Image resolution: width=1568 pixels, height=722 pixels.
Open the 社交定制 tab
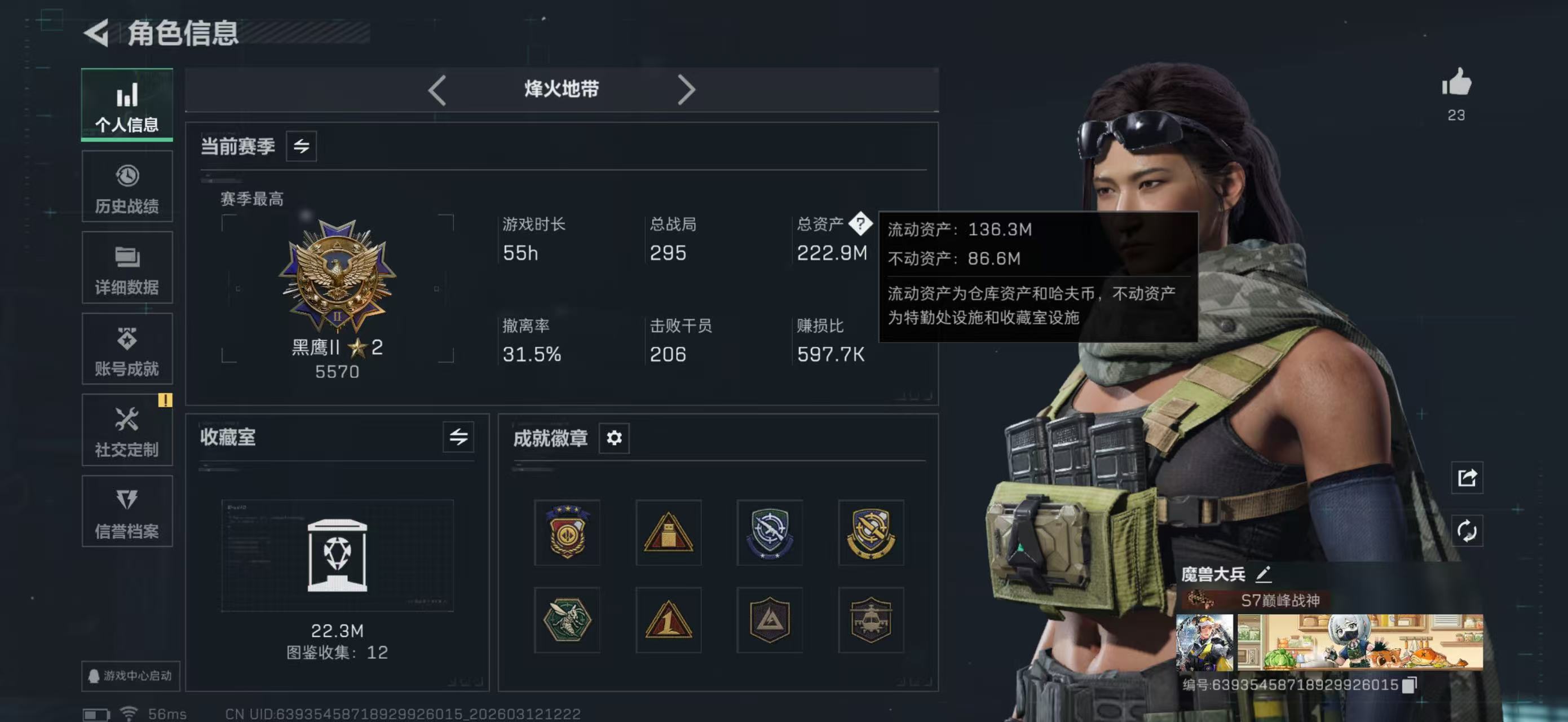click(x=127, y=430)
